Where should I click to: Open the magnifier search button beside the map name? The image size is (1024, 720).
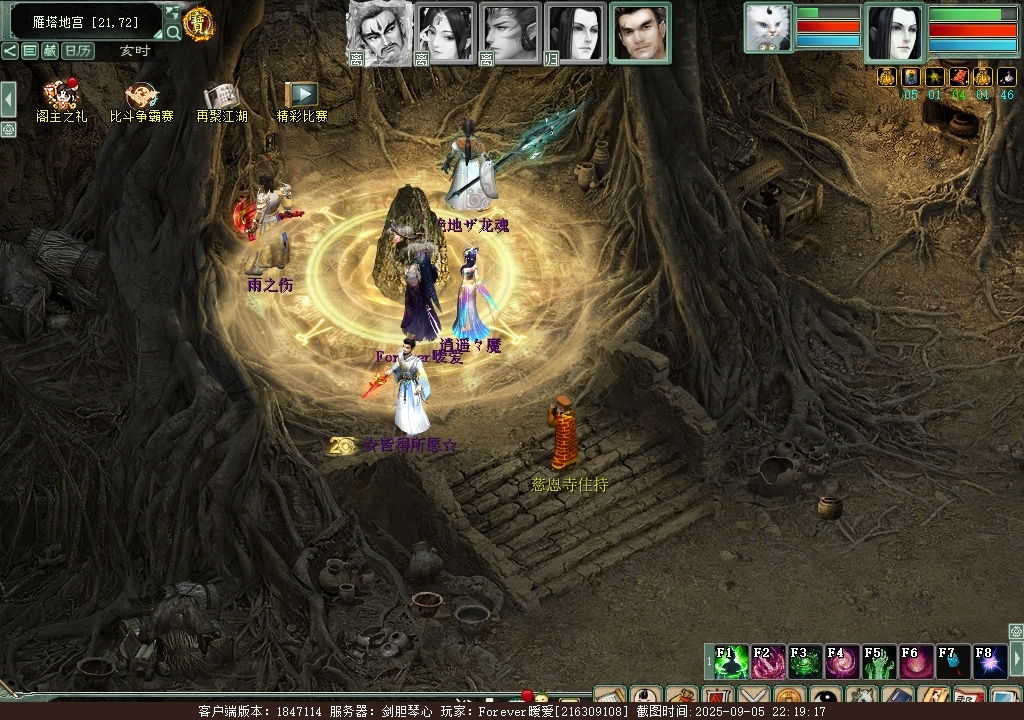pos(173,32)
